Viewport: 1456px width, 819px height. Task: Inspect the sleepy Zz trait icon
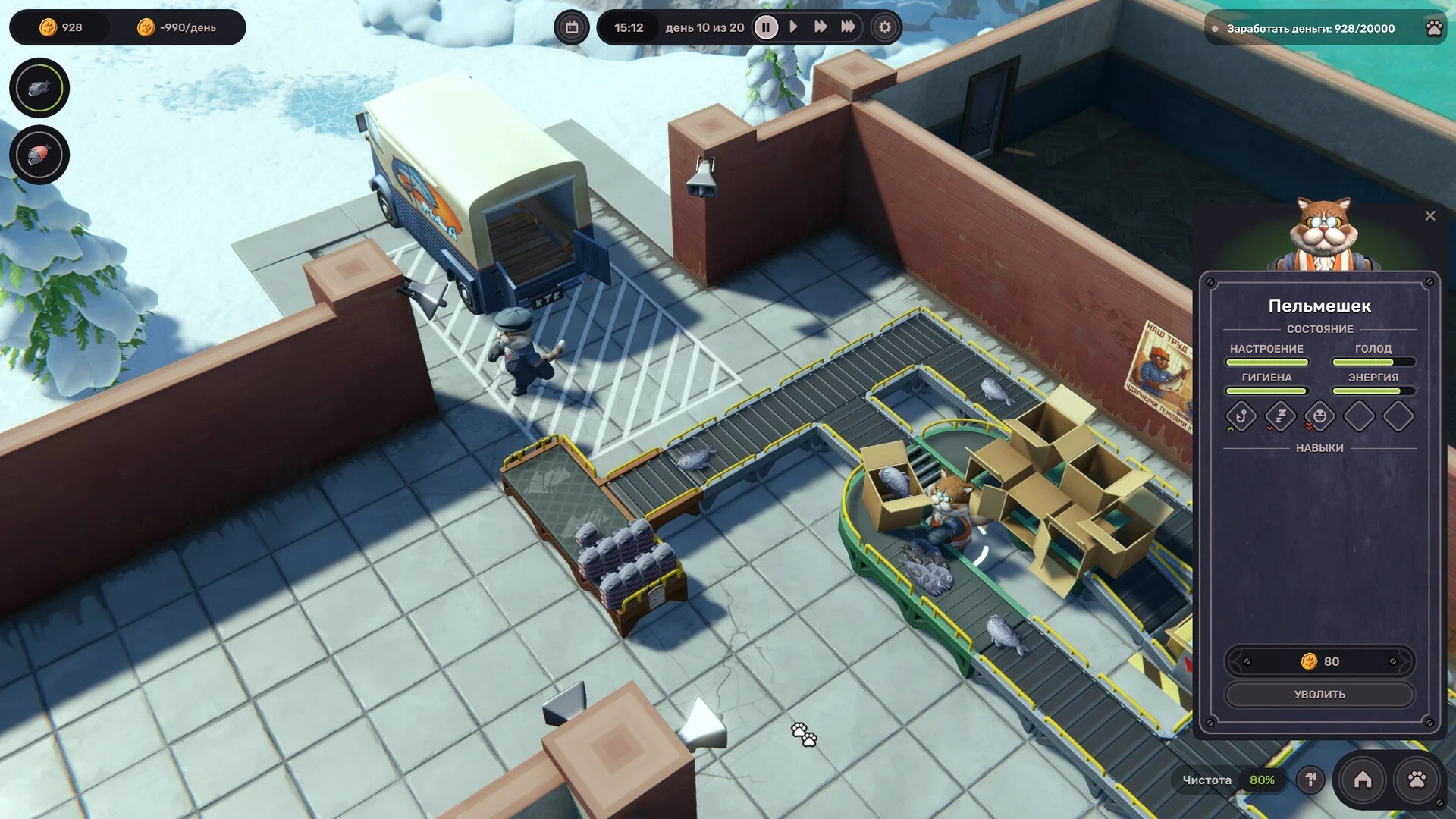pyautogui.click(x=1281, y=416)
